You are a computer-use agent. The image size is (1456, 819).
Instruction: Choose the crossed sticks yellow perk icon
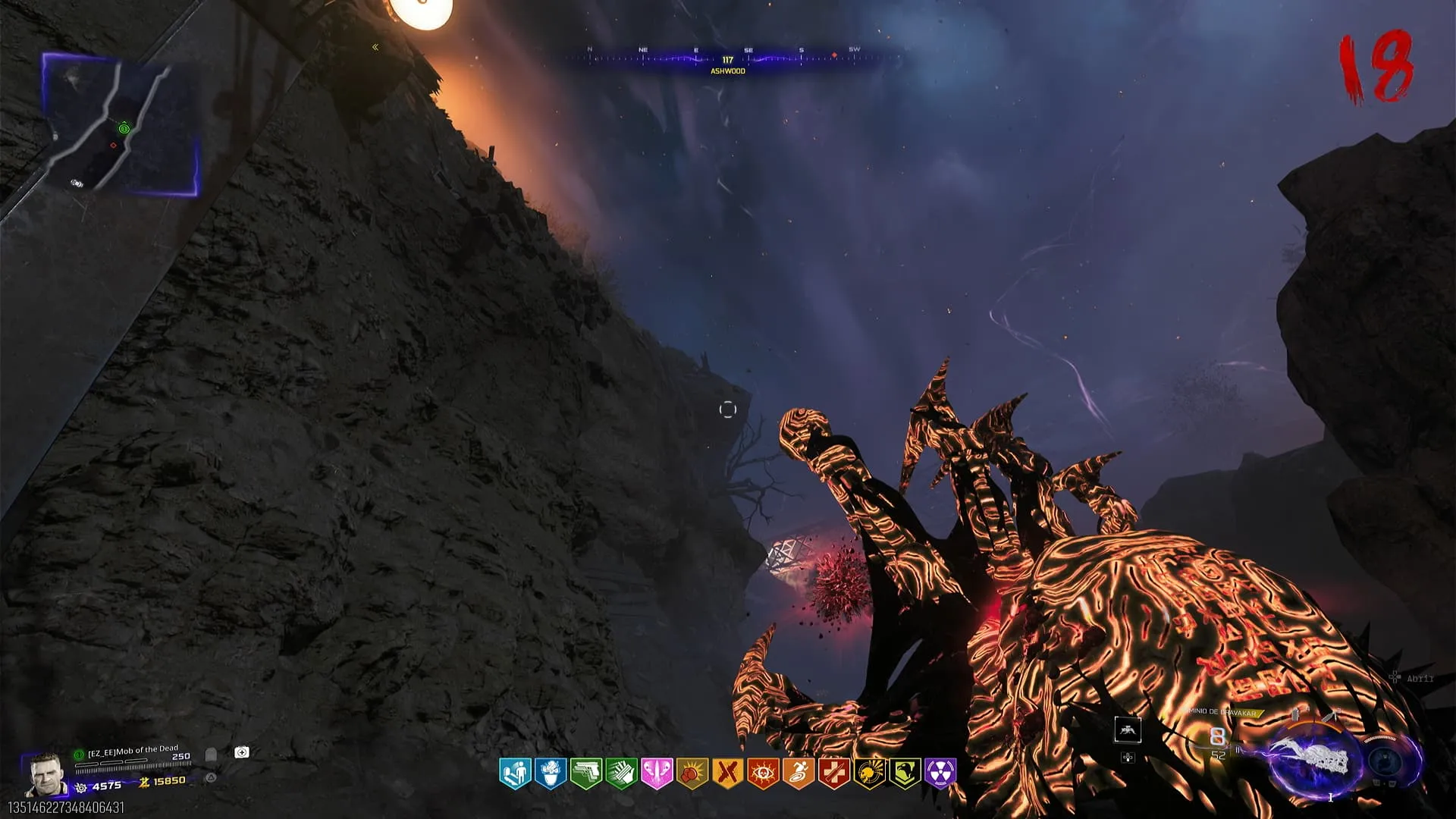tap(727, 773)
